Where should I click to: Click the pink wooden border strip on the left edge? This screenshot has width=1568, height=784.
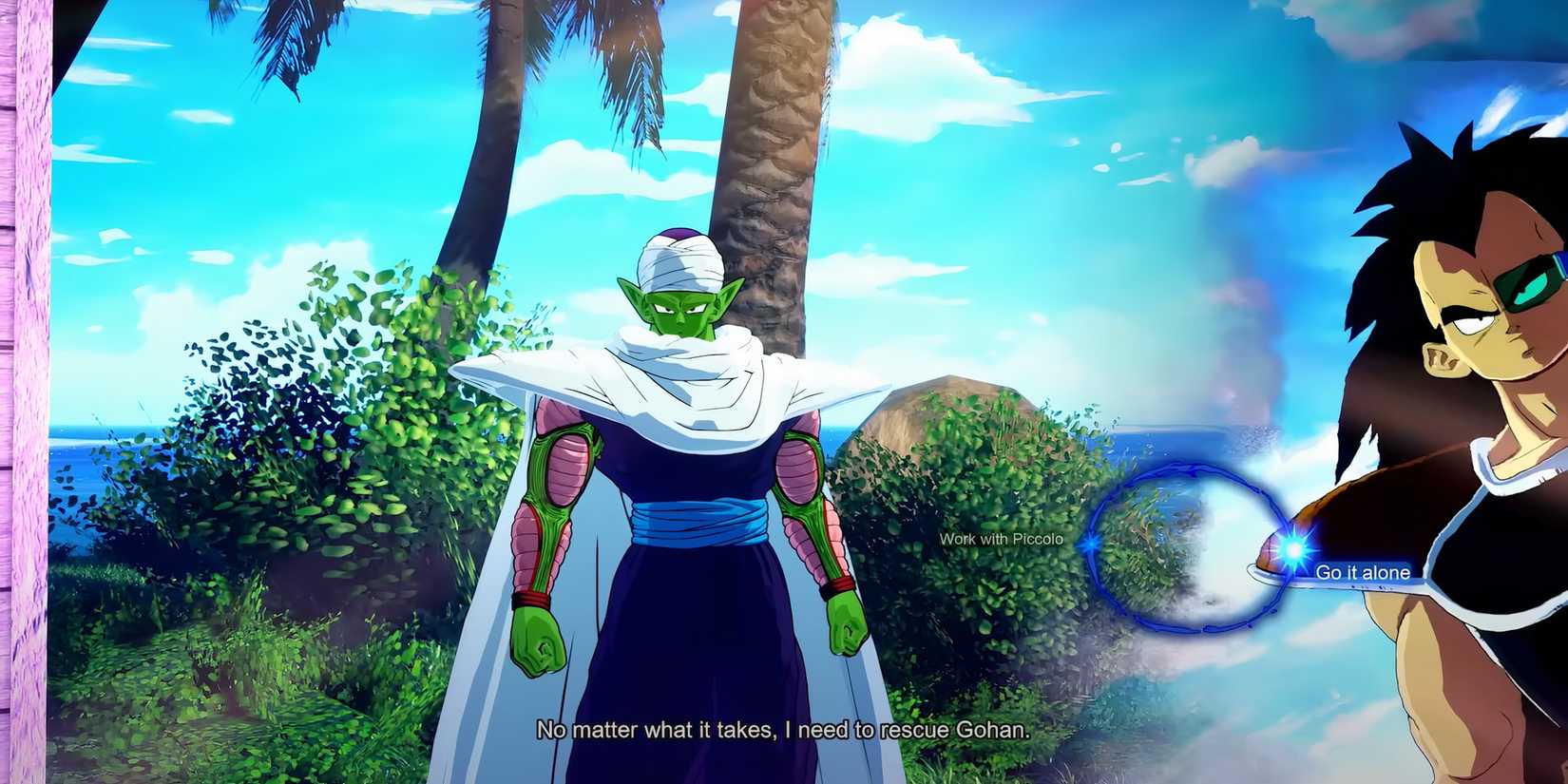(x=24, y=380)
